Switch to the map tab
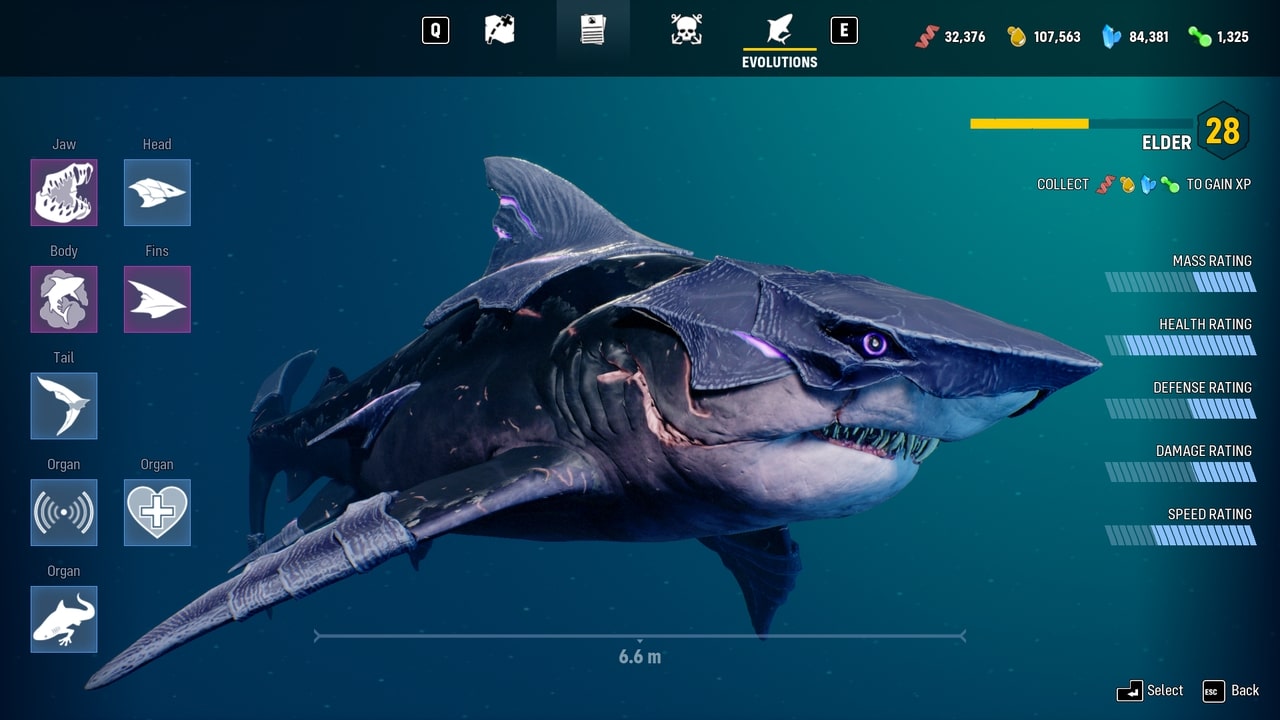This screenshot has width=1280, height=720. click(500, 30)
